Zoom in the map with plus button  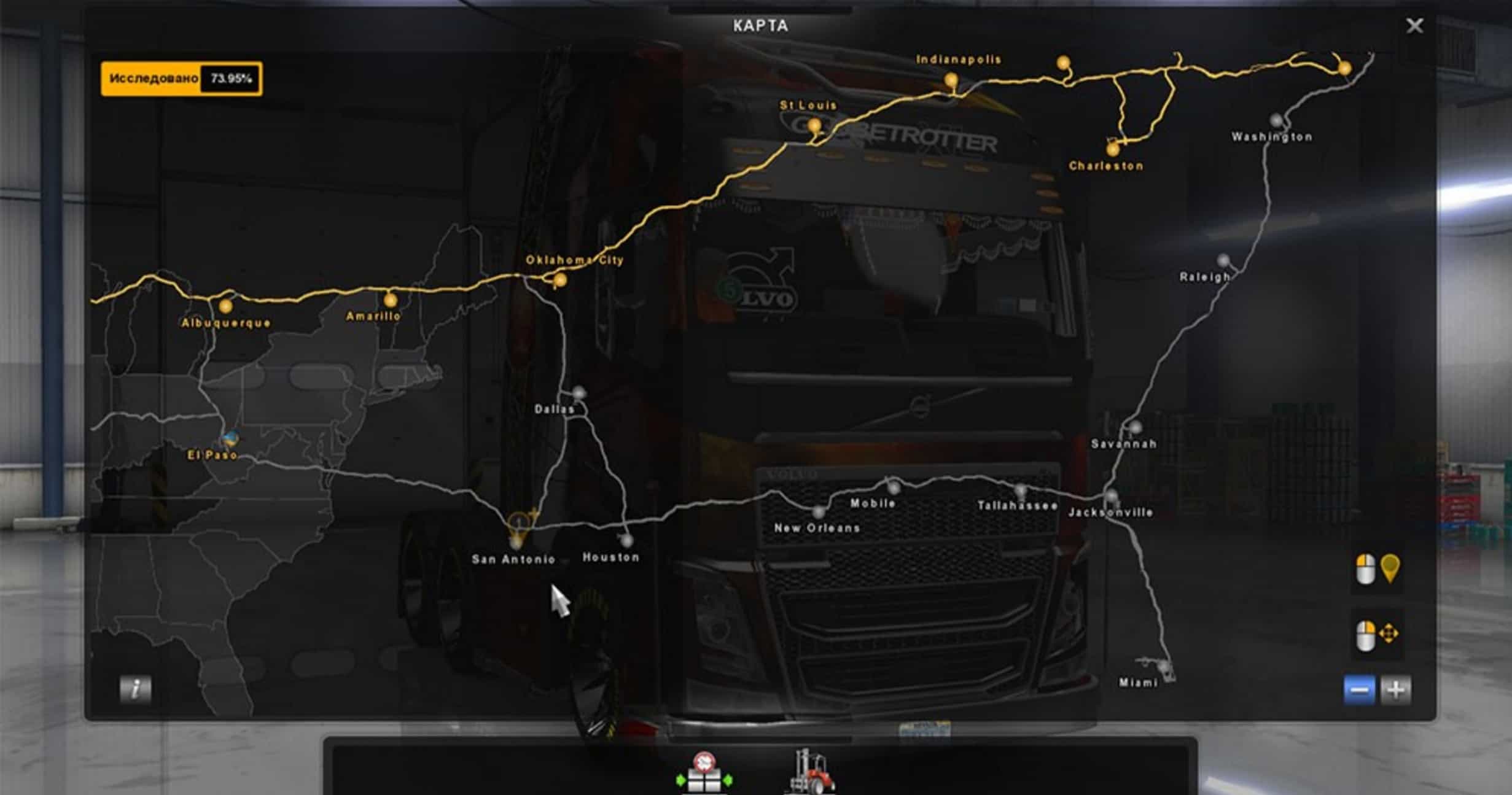pos(1395,690)
